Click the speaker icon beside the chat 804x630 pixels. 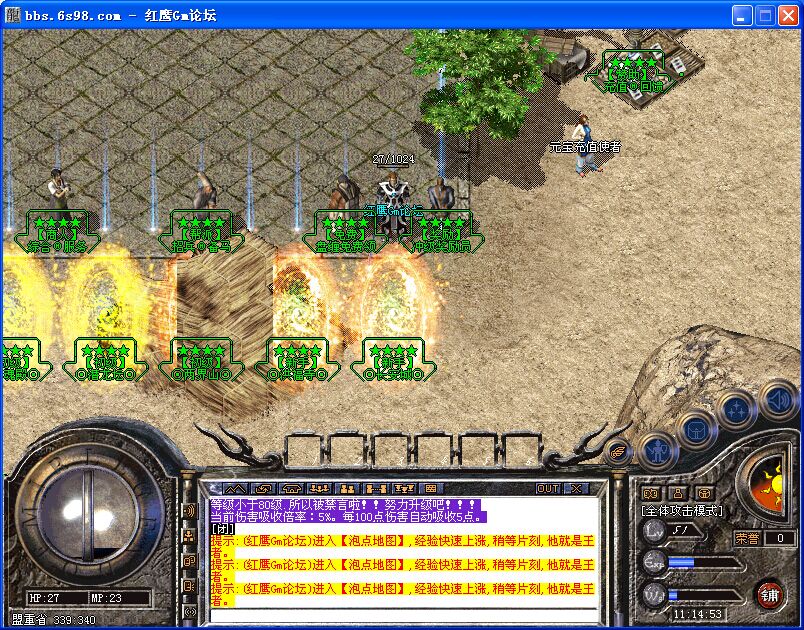click(x=188, y=511)
